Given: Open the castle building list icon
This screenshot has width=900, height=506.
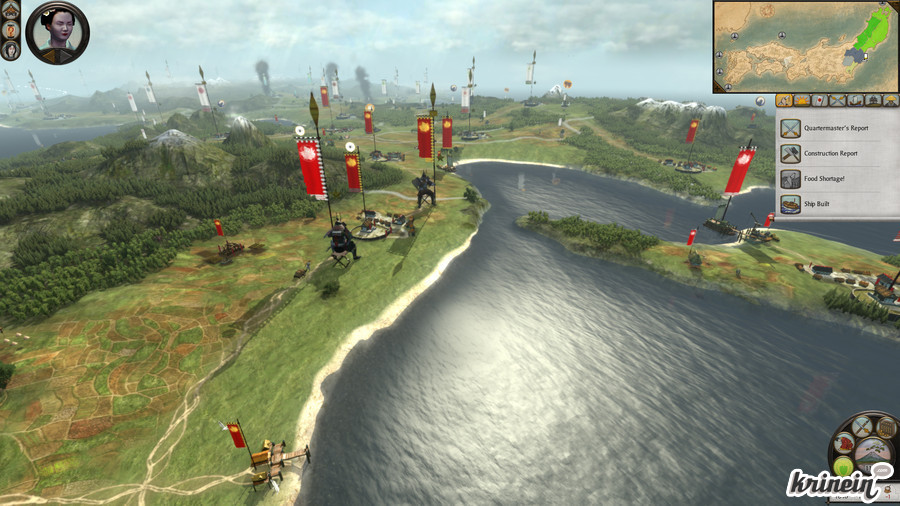Looking at the screenshot, I should pyautogui.click(x=11, y=10).
